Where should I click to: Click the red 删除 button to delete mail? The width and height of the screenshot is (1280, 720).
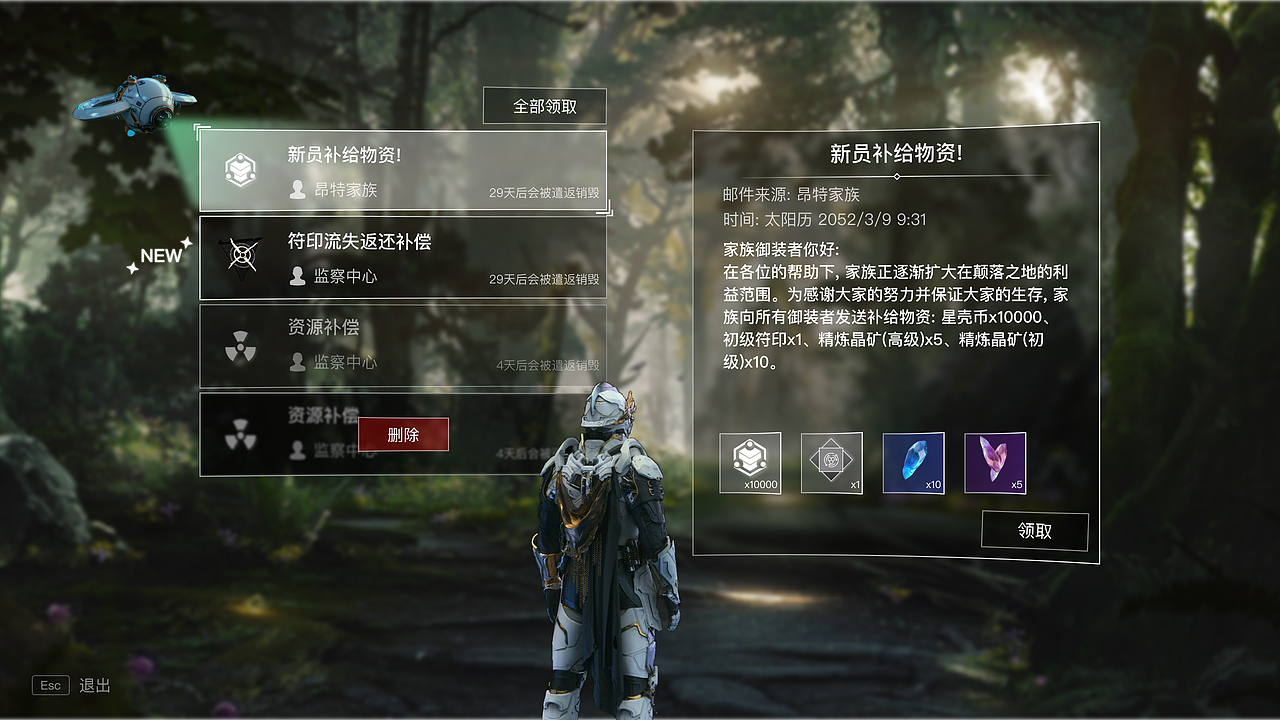[404, 434]
